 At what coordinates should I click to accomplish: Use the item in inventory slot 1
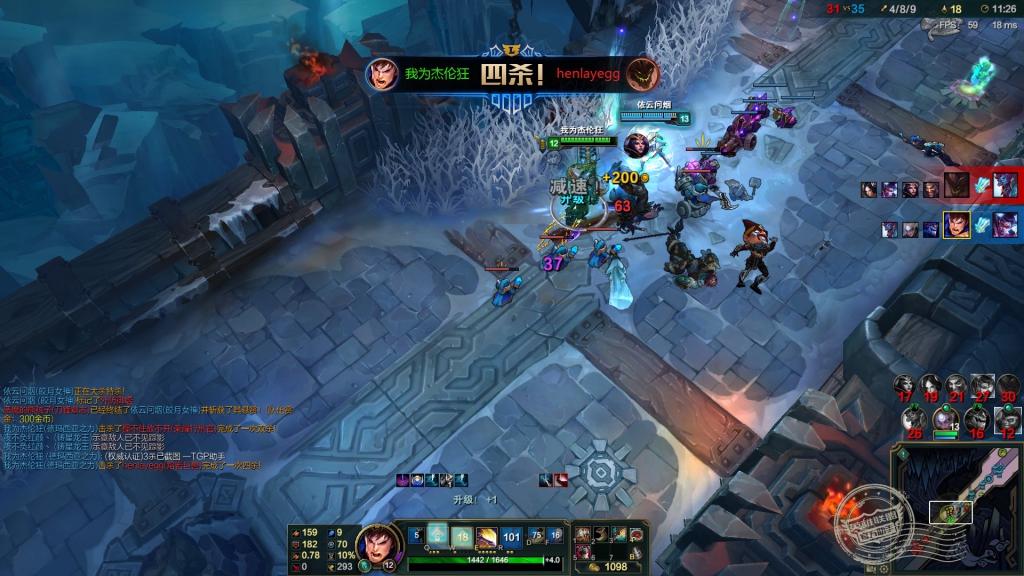(x=583, y=534)
